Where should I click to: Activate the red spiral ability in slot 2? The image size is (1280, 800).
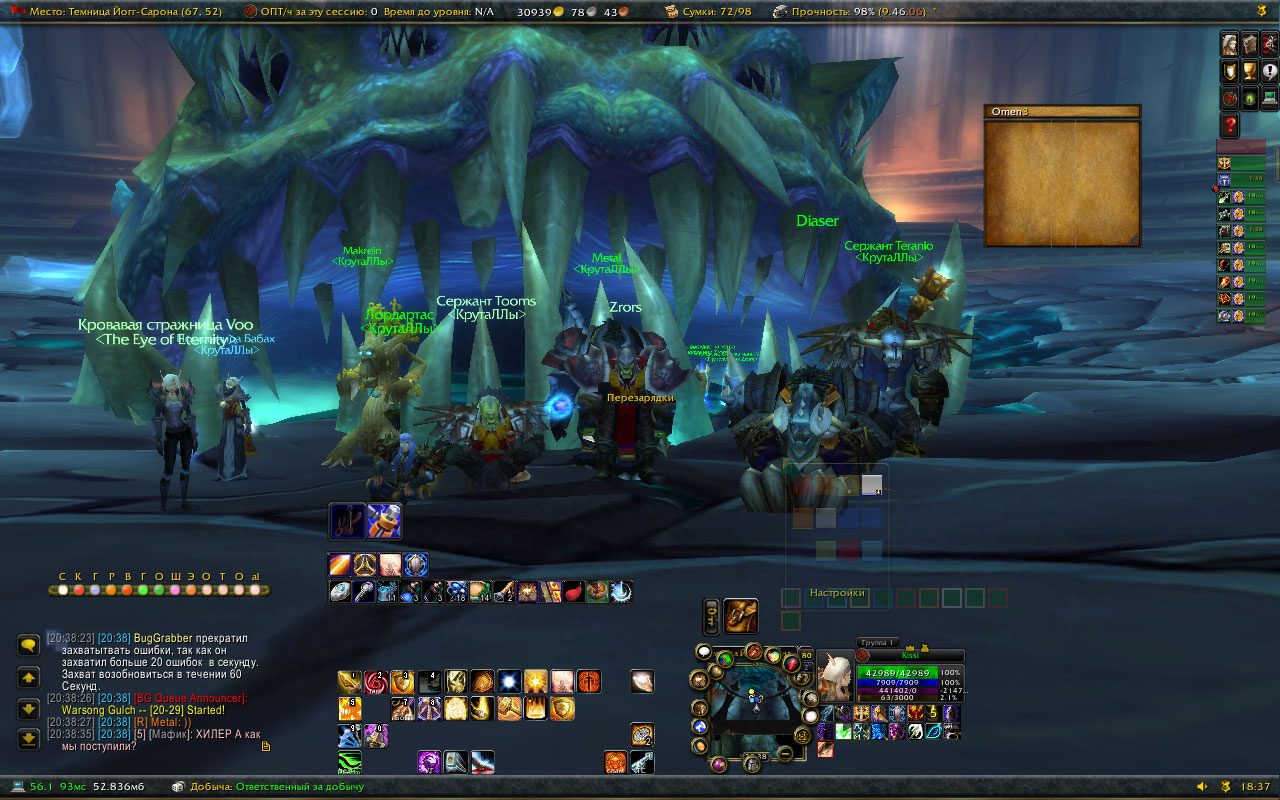(x=376, y=682)
